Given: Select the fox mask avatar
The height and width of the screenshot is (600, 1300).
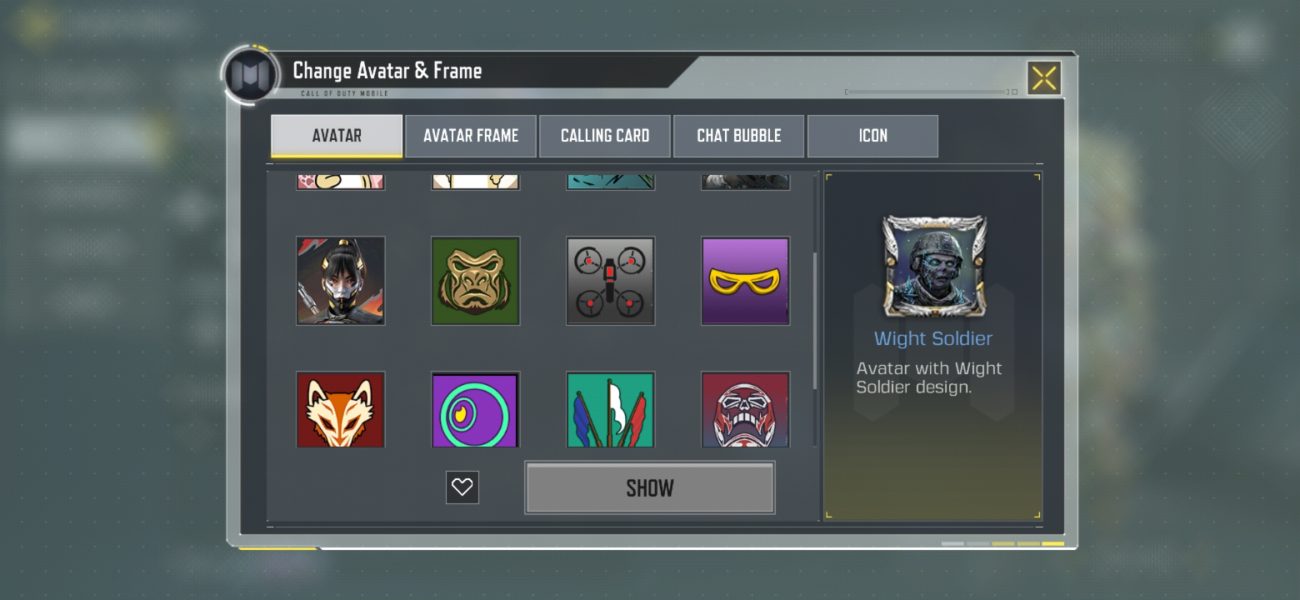Looking at the screenshot, I should coord(341,410).
